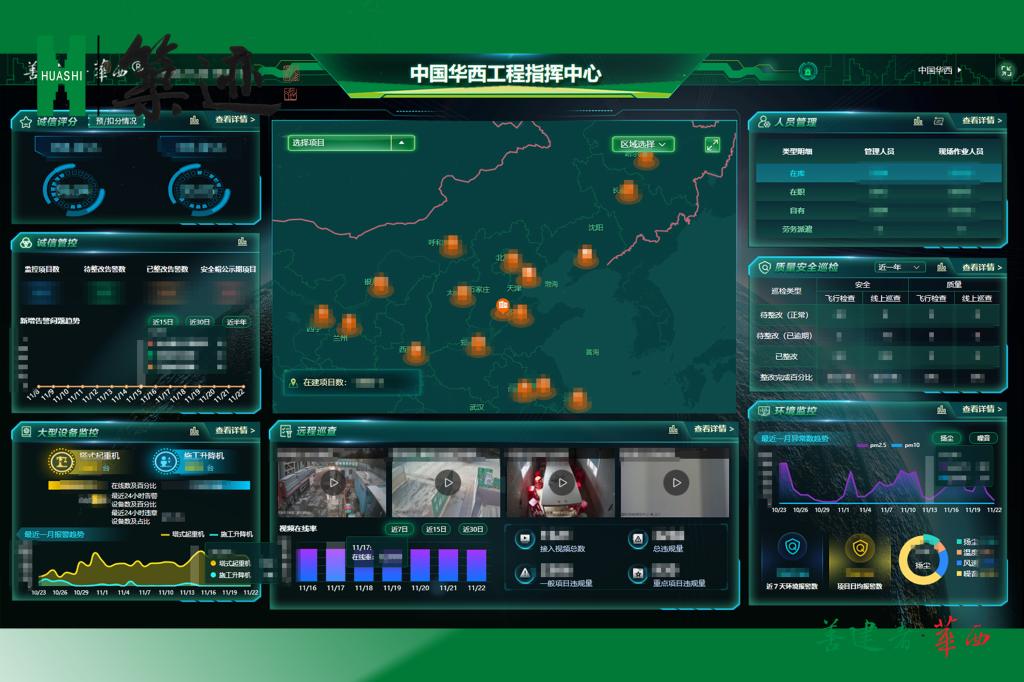Play the first remote inspection video
This screenshot has height=682, width=1024.
pos(334,482)
